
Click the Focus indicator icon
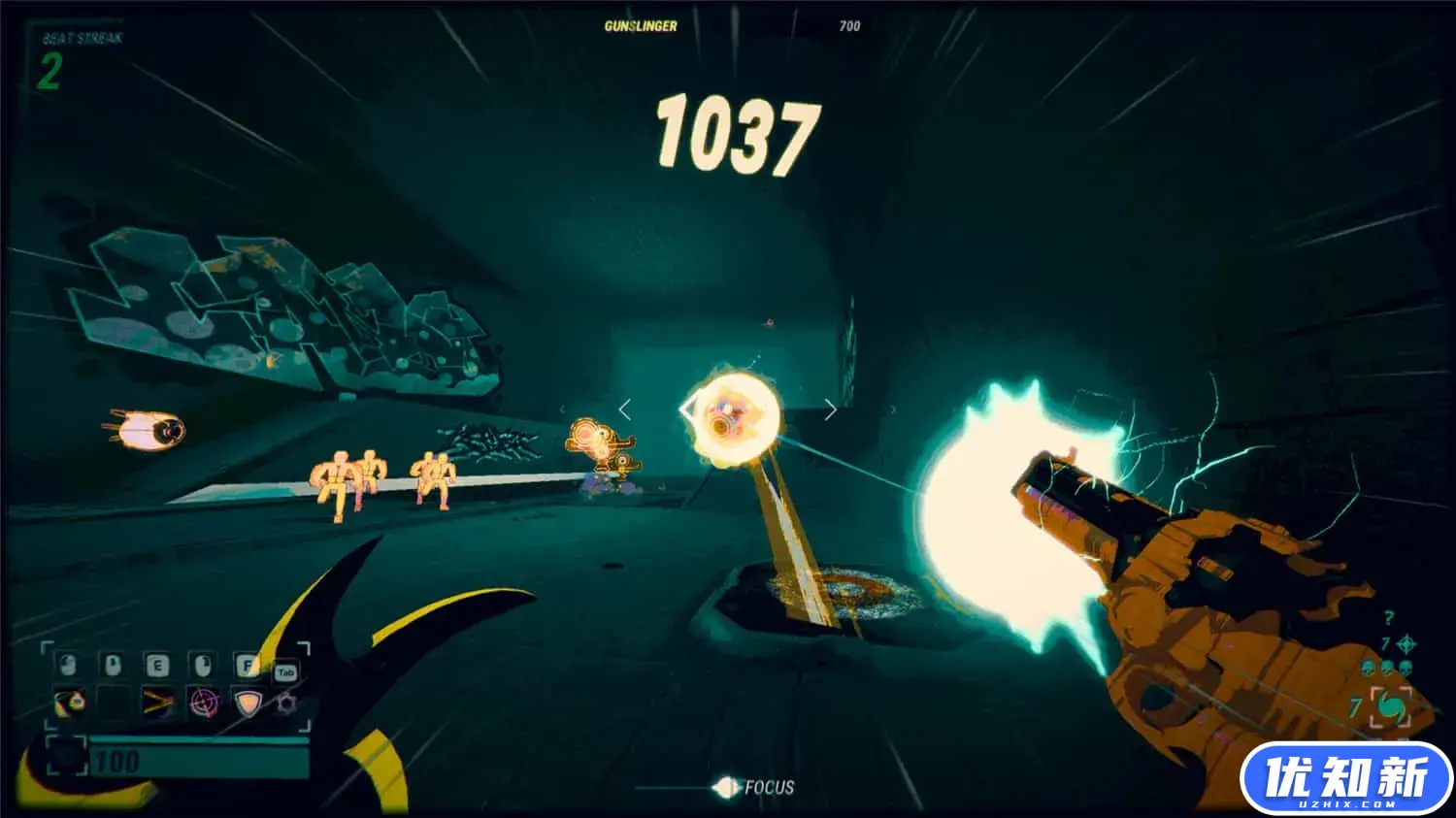coord(724,787)
